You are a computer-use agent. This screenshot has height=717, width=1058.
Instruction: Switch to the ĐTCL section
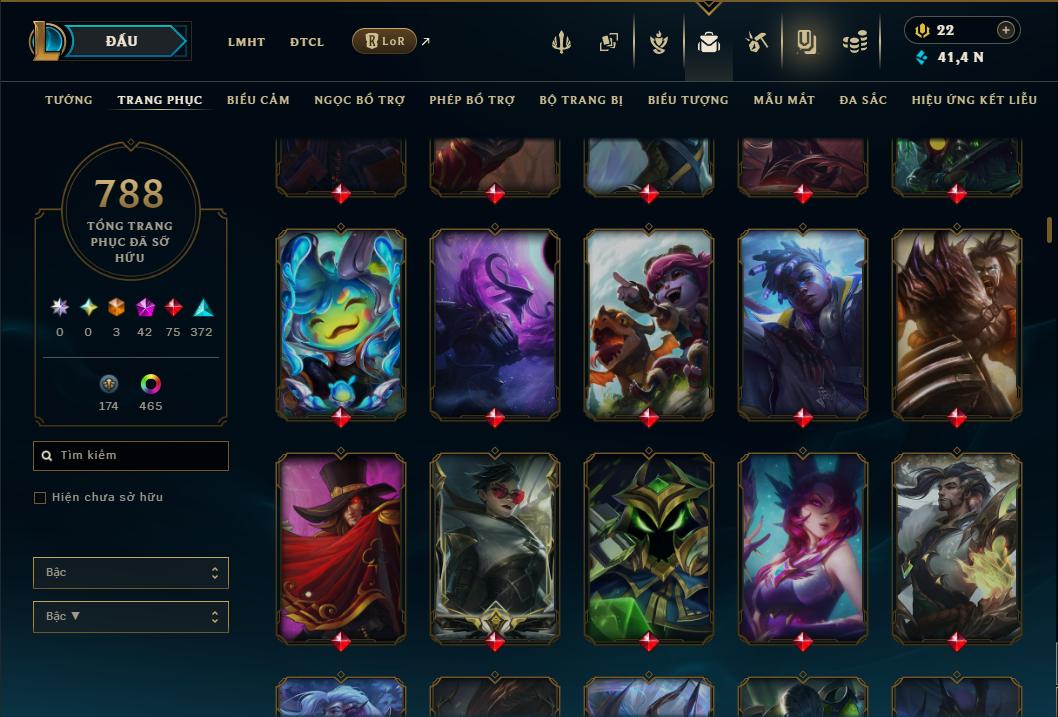[x=307, y=42]
